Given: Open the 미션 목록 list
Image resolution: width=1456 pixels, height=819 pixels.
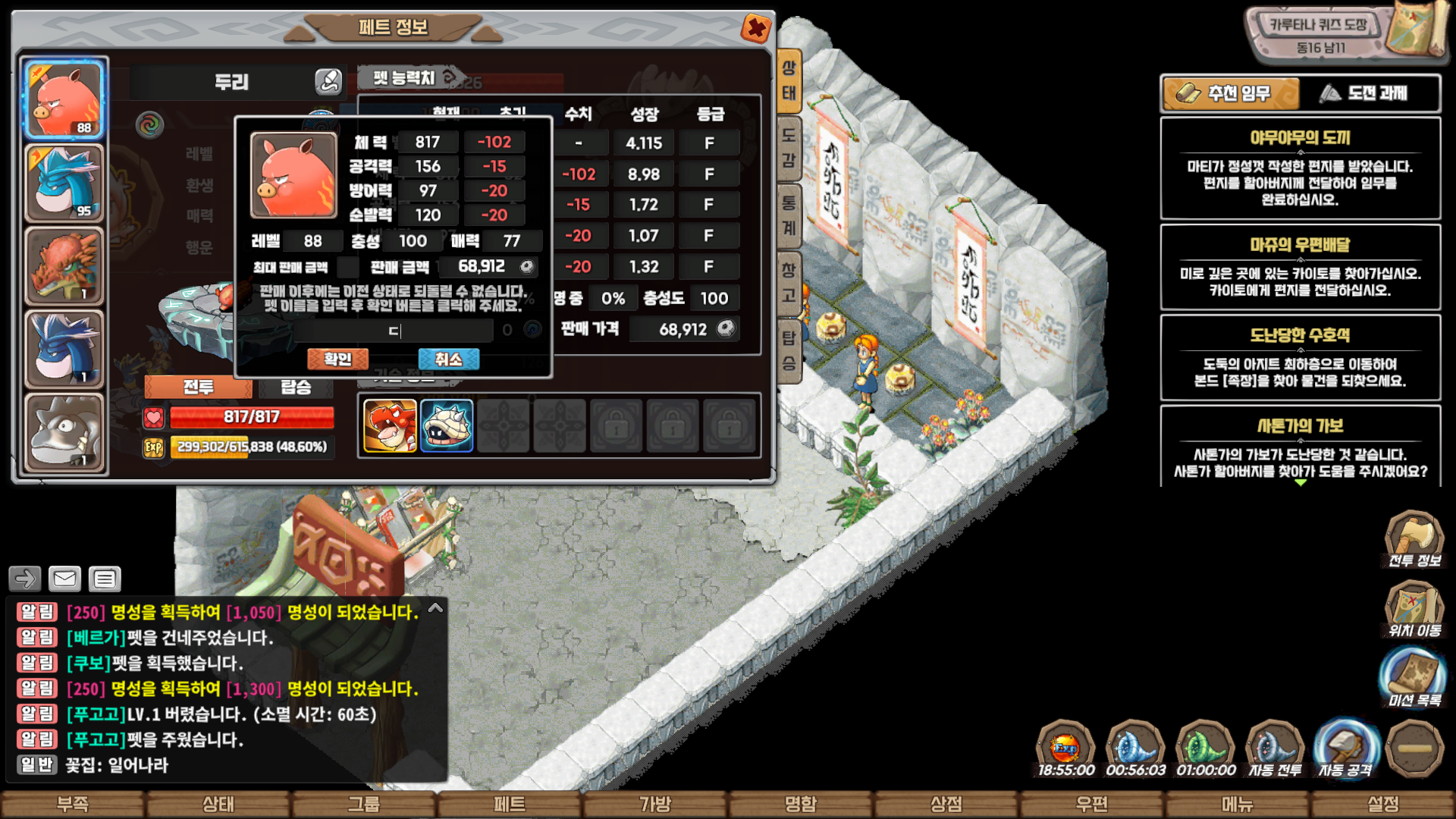Looking at the screenshot, I should (1414, 679).
